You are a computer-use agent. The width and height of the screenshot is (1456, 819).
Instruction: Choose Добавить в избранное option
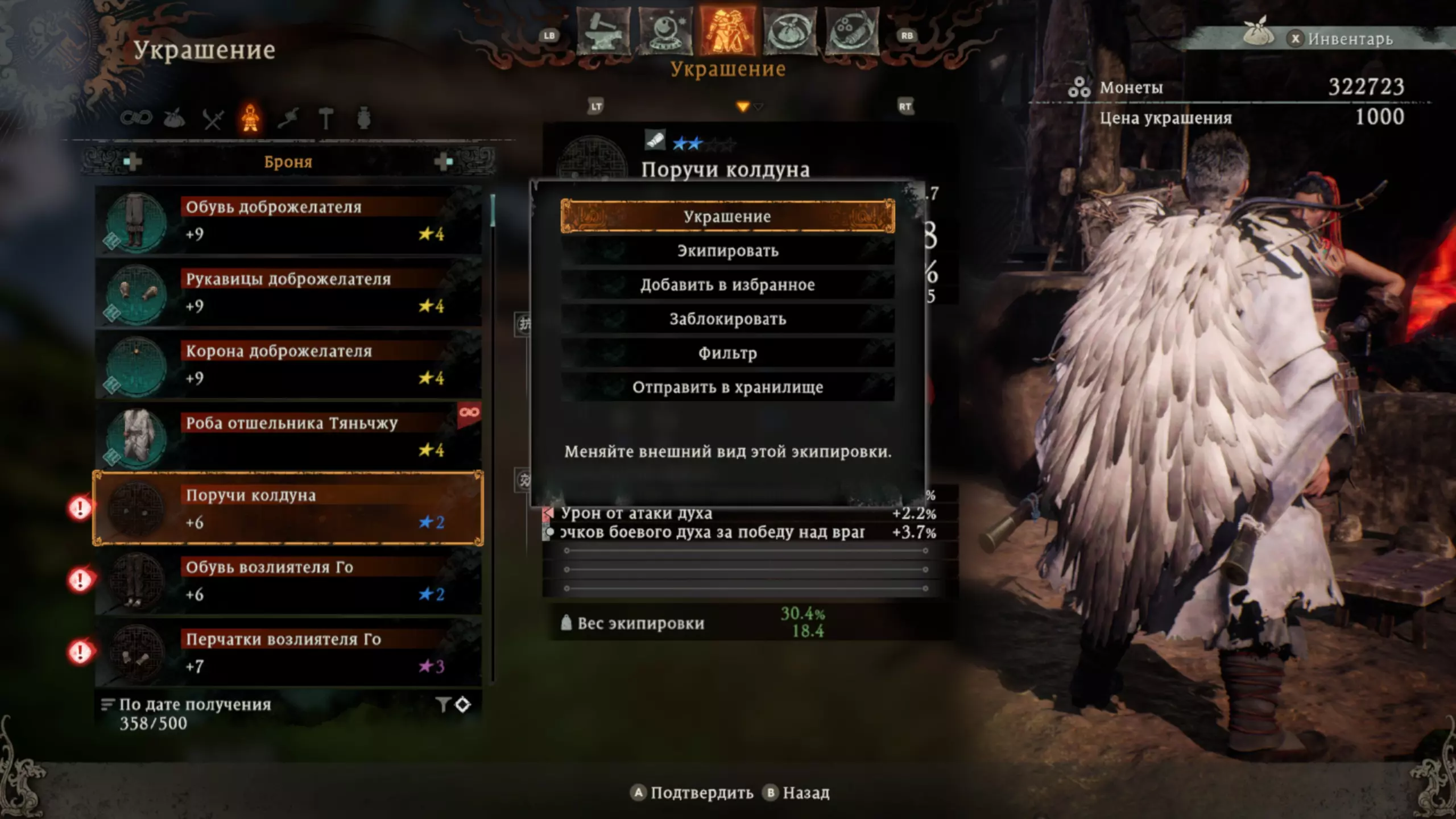tap(727, 285)
